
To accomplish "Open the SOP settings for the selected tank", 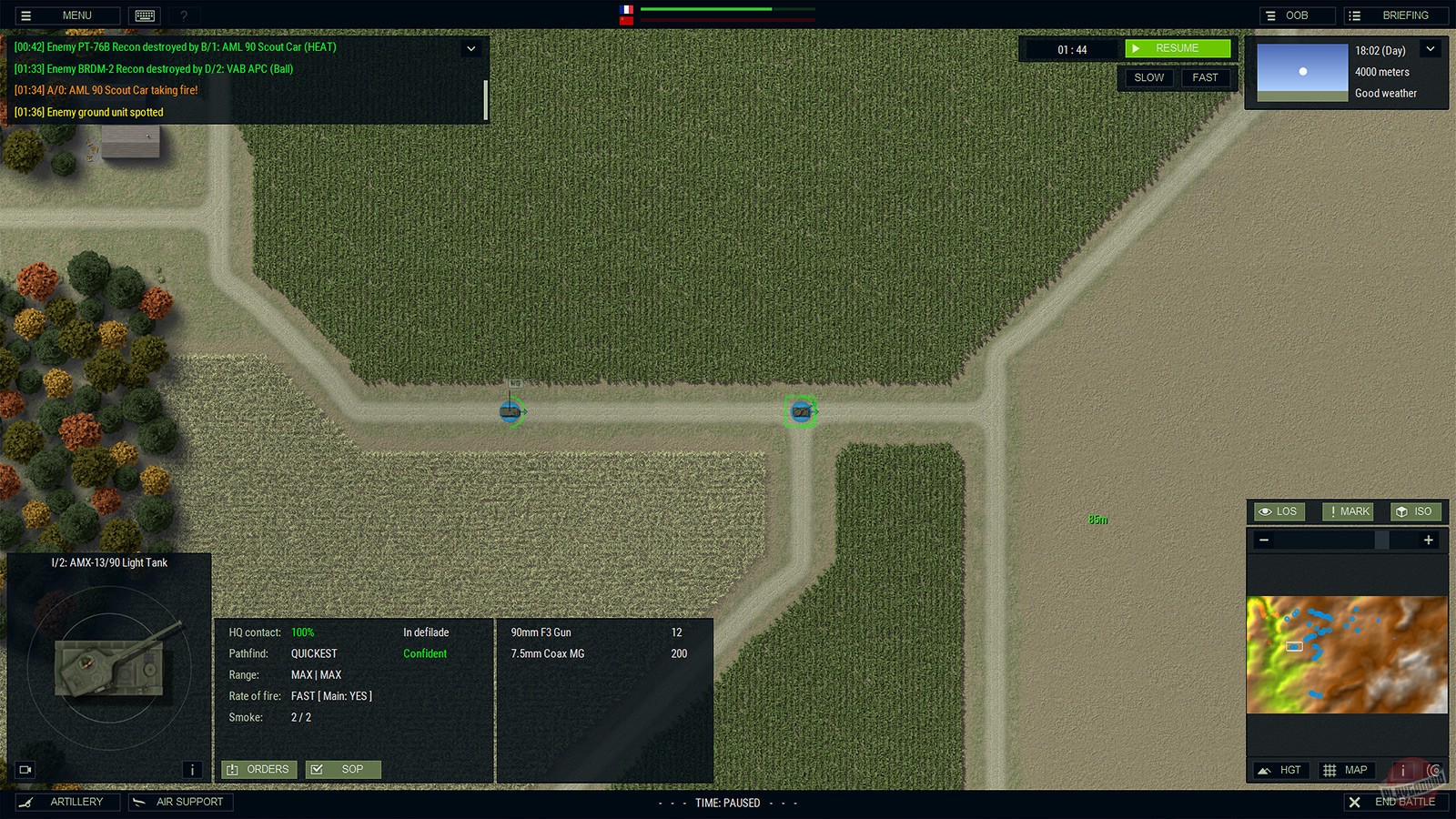I will coord(343,769).
